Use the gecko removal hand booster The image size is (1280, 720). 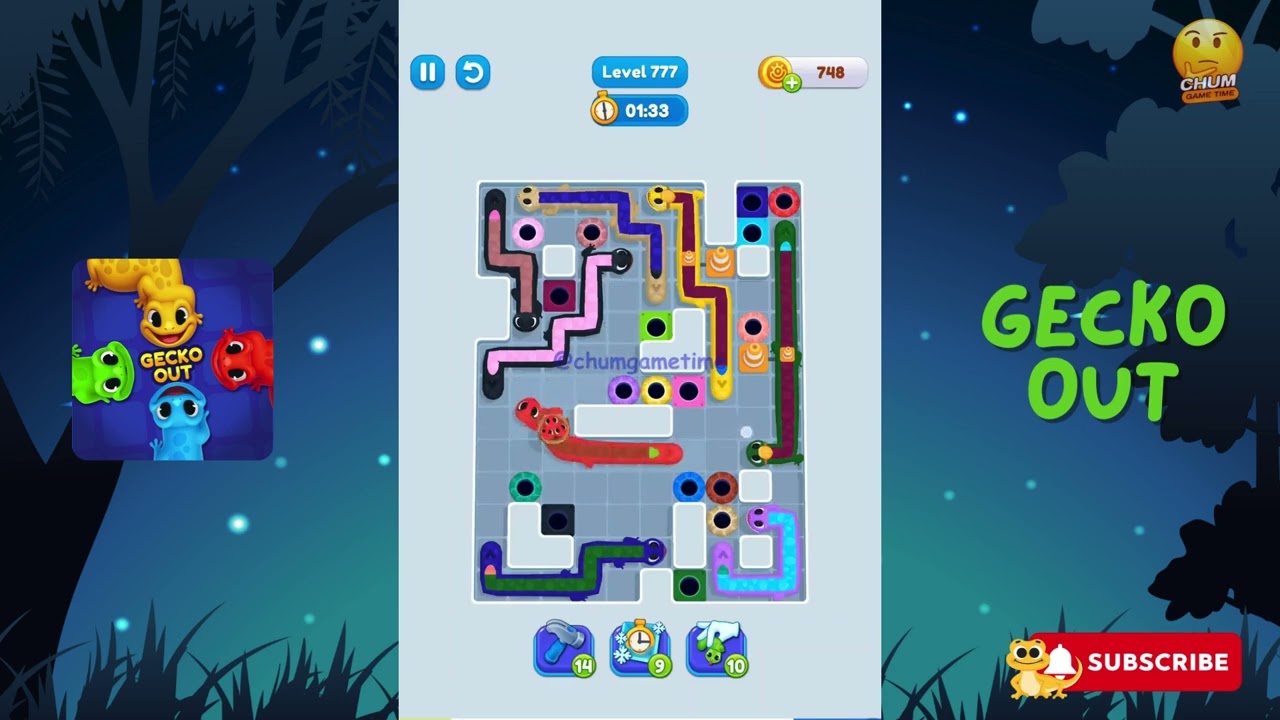(x=716, y=649)
